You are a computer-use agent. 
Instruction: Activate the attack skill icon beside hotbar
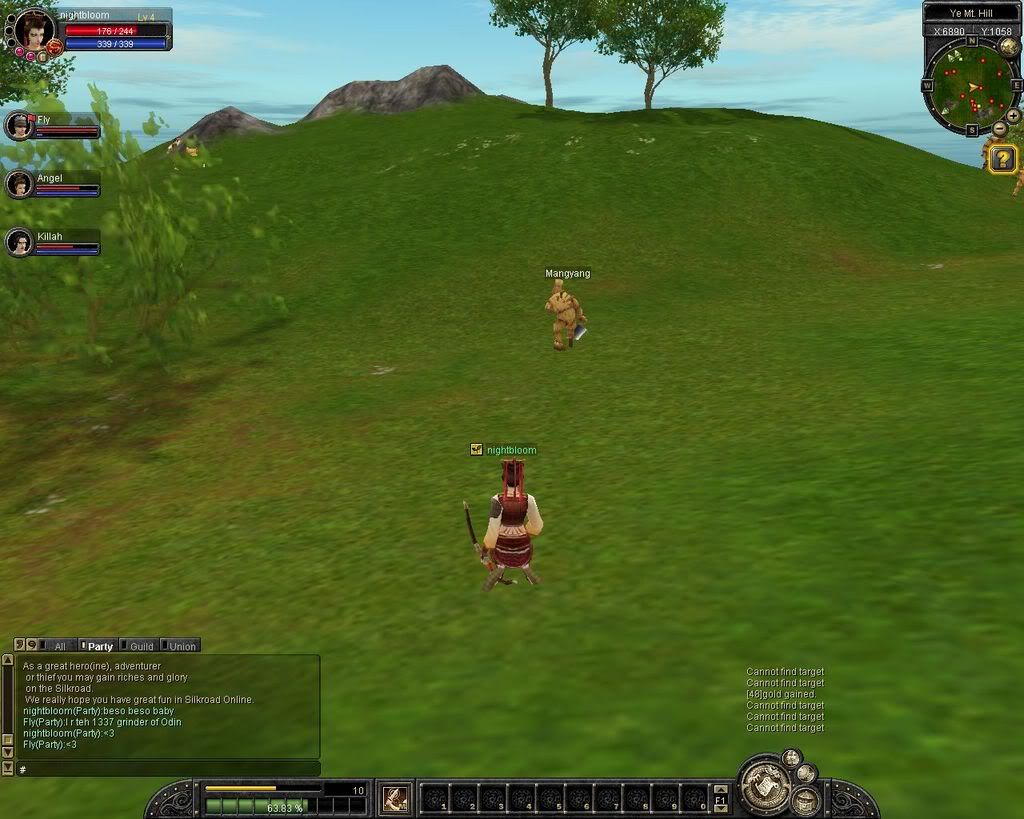395,798
